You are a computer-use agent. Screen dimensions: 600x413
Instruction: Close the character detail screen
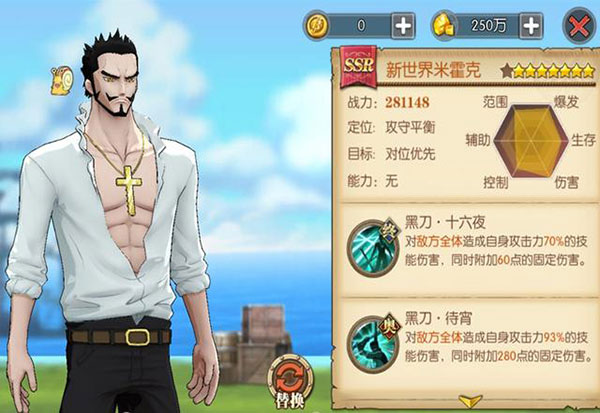577,24
